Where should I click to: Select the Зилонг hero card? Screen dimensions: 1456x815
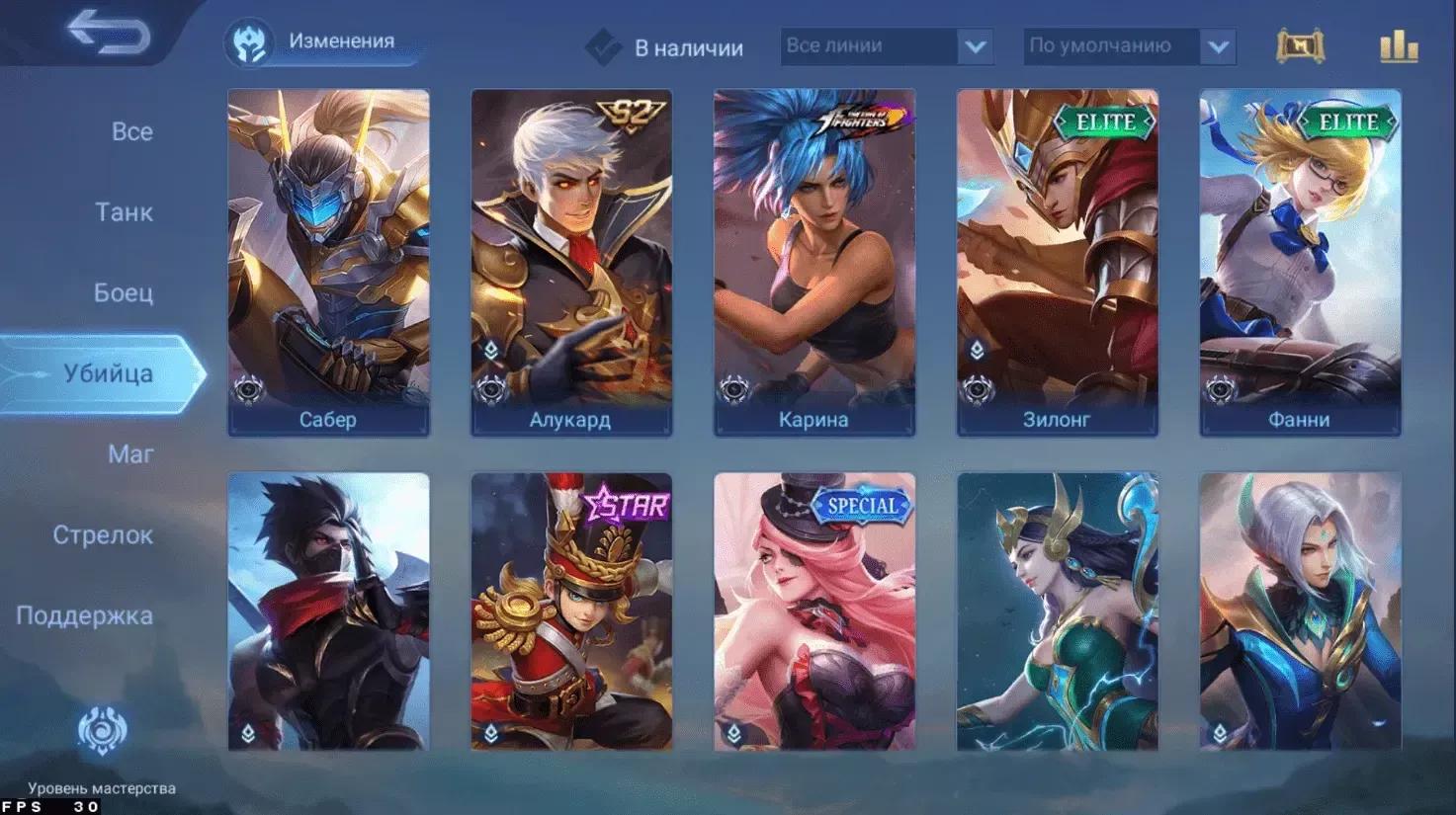click(x=1057, y=262)
